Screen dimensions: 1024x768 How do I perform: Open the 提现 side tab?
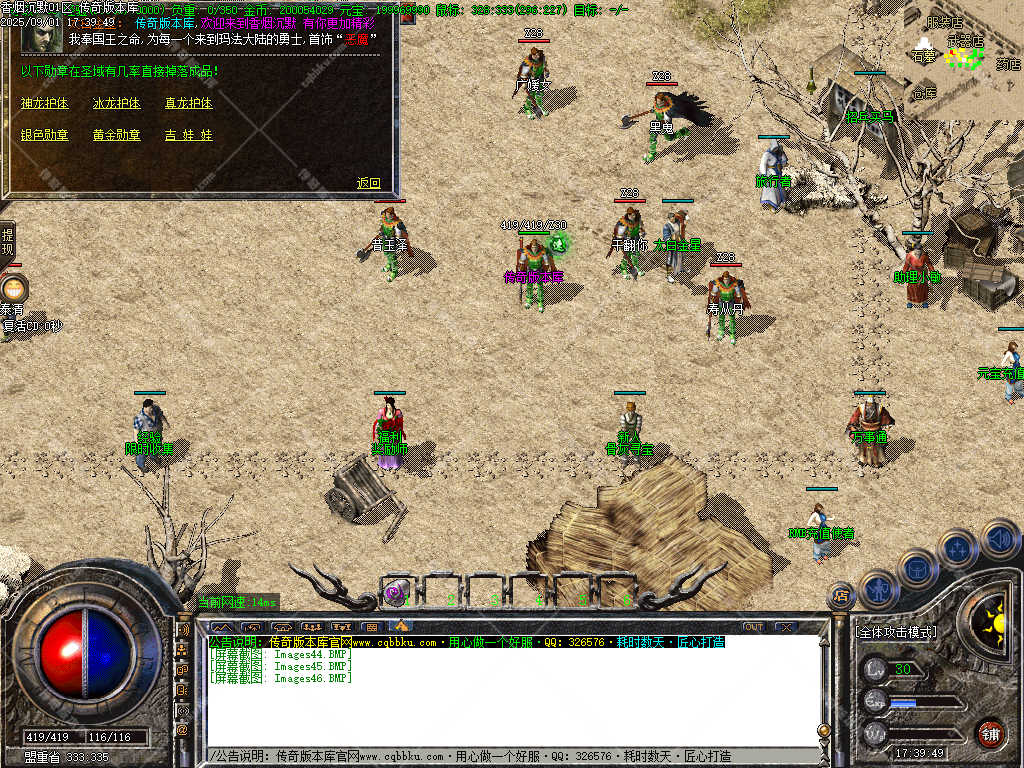tap(7, 241)
